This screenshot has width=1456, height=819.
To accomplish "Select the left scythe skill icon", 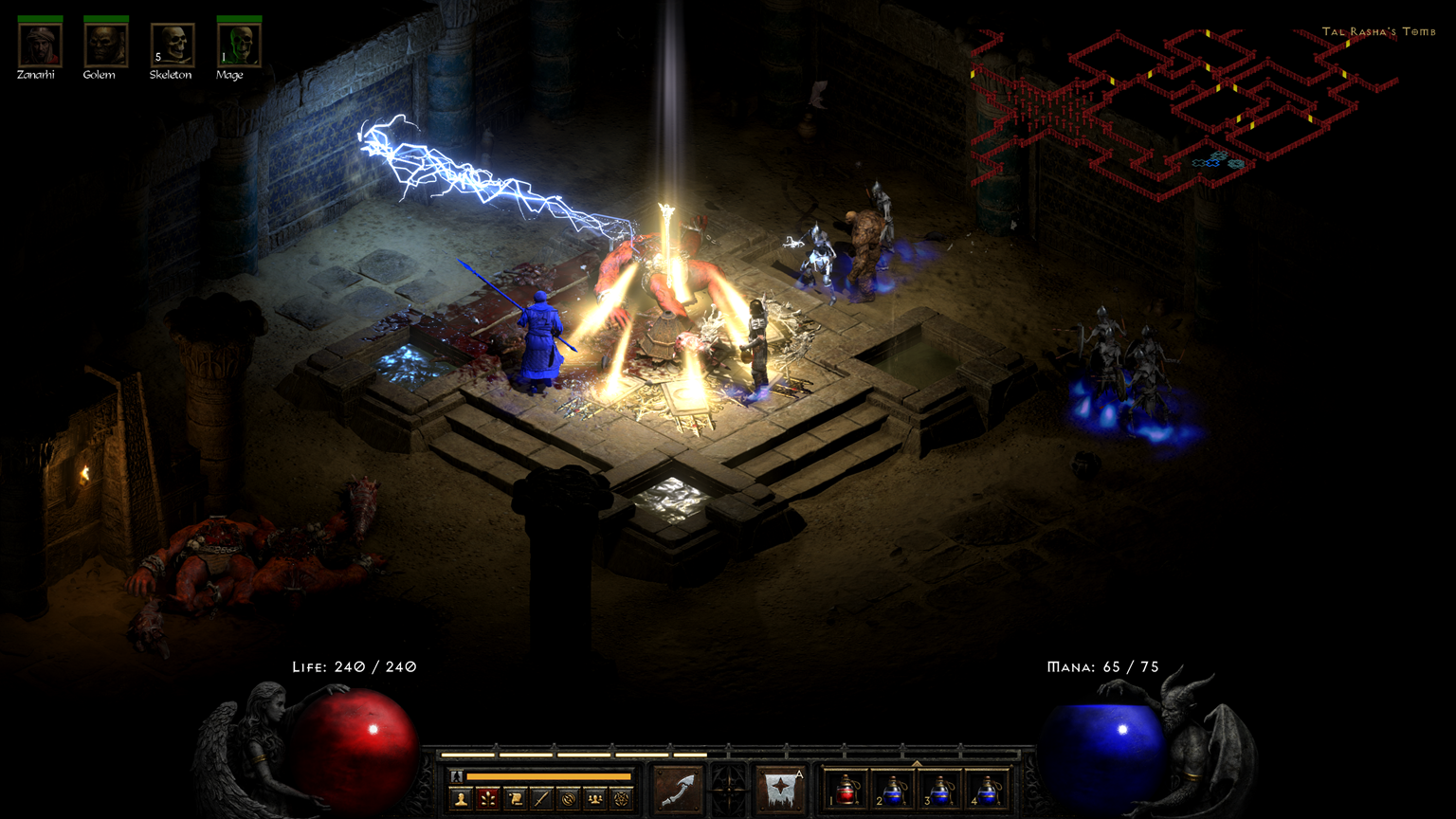I will (x=678, y=789).
